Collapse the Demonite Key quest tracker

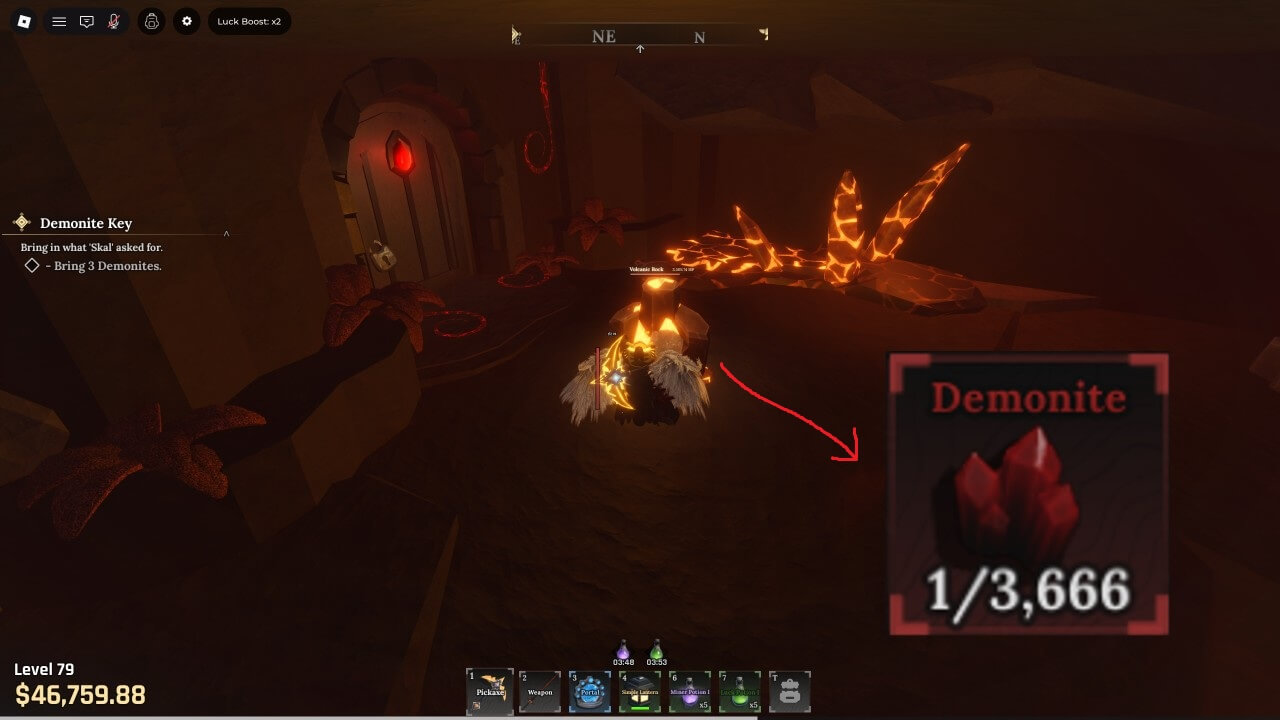(x=226, y=233)
